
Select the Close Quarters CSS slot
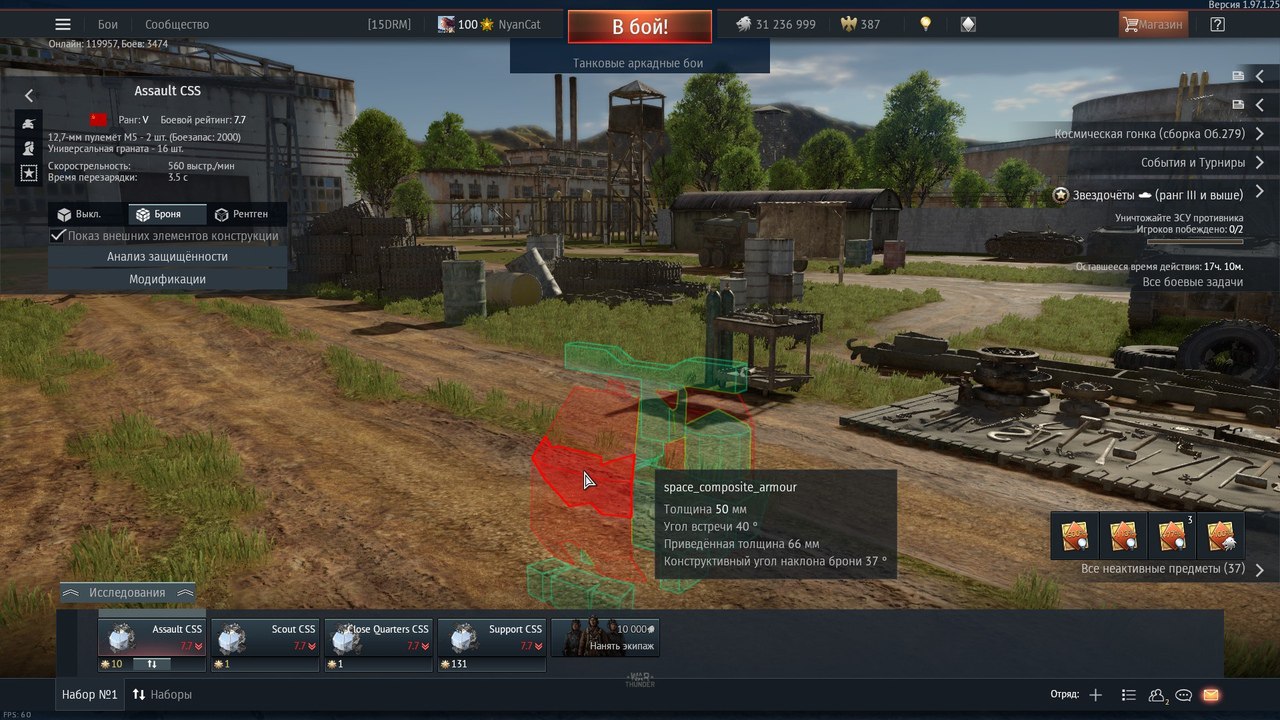(x=378, y=637)
